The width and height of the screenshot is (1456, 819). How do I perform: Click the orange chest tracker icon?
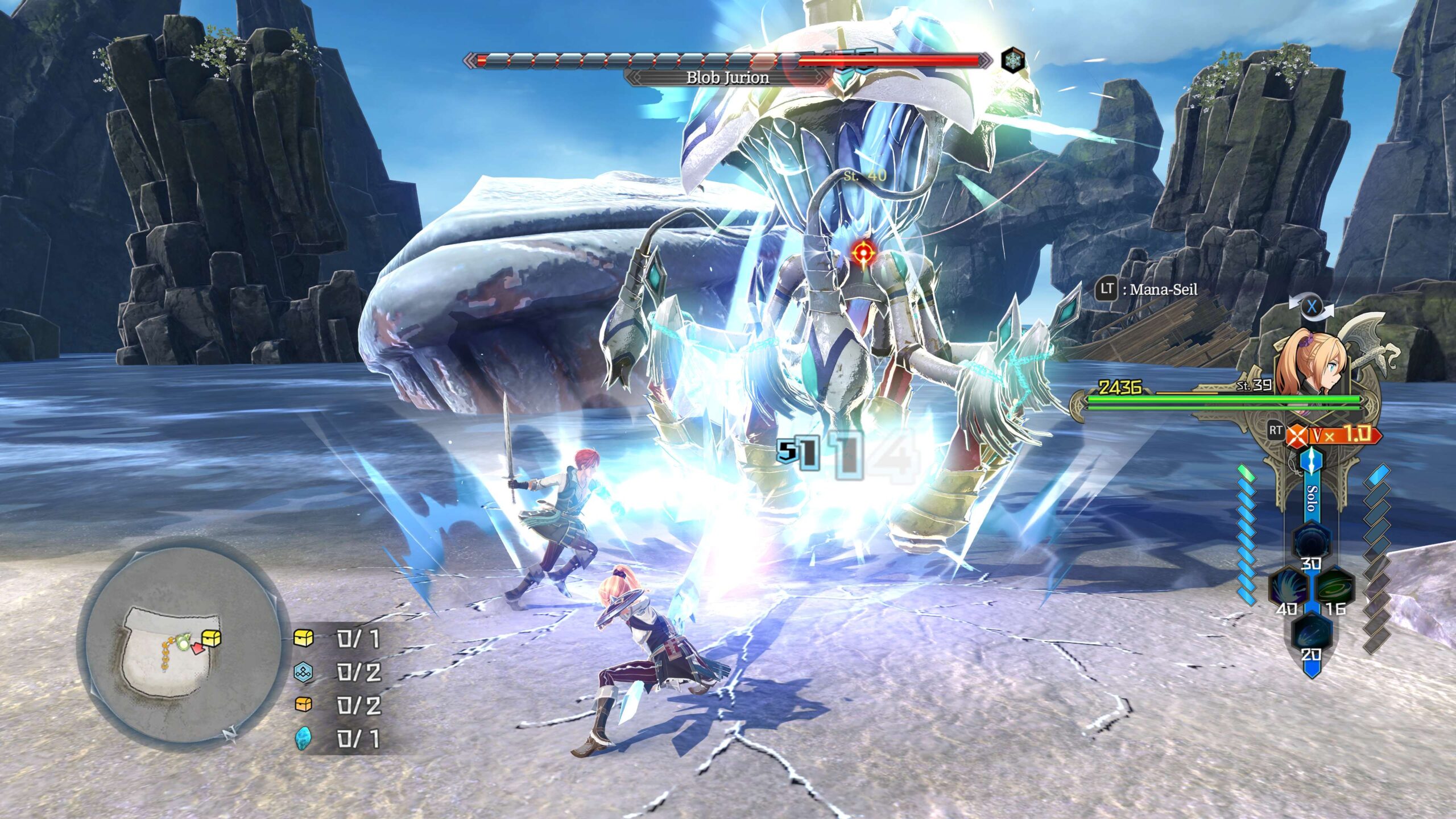303,705
